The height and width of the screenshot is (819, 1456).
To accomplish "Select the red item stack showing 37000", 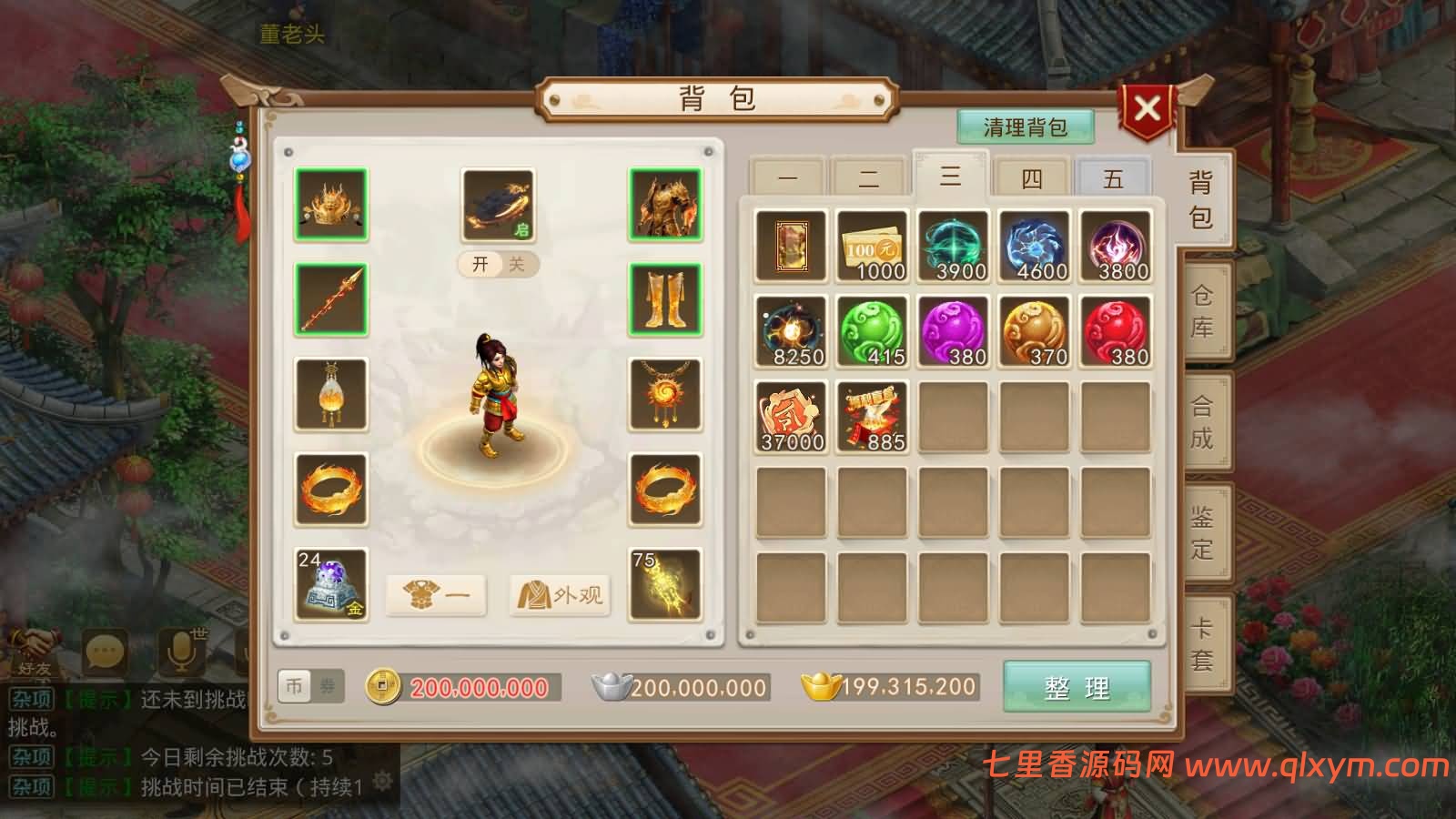I will click(790, 417).
